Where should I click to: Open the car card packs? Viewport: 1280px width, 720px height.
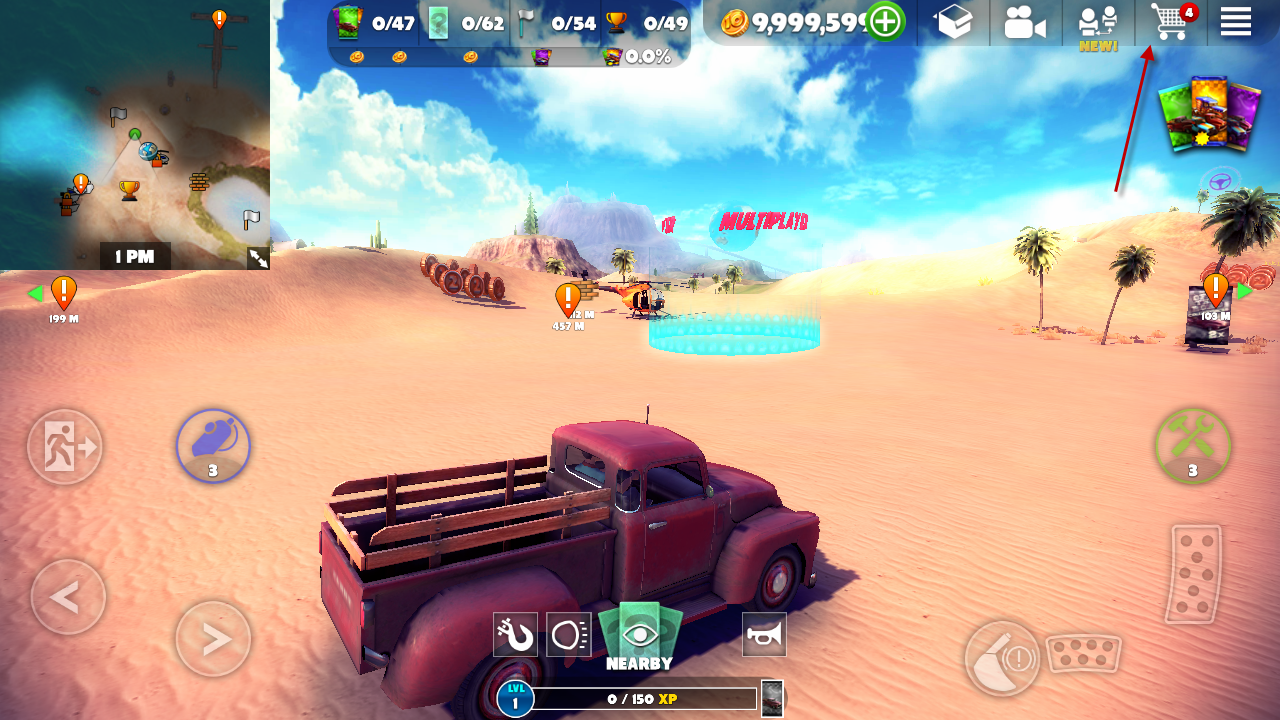coord(1208,115)
